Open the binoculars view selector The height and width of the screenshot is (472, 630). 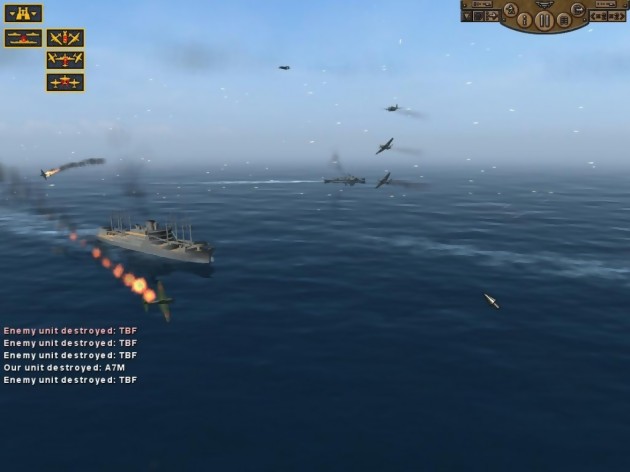(23, 13)
